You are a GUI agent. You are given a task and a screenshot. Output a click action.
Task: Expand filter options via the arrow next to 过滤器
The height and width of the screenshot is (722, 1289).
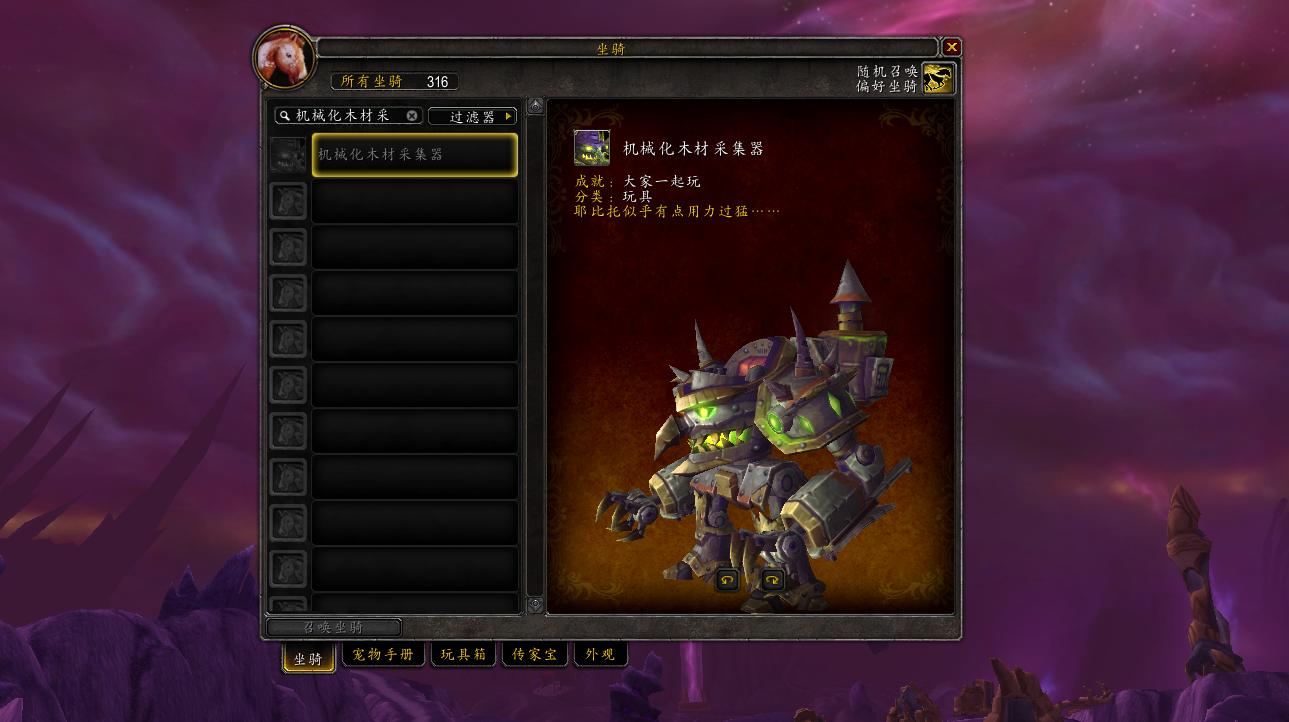(x=508, y=115)
